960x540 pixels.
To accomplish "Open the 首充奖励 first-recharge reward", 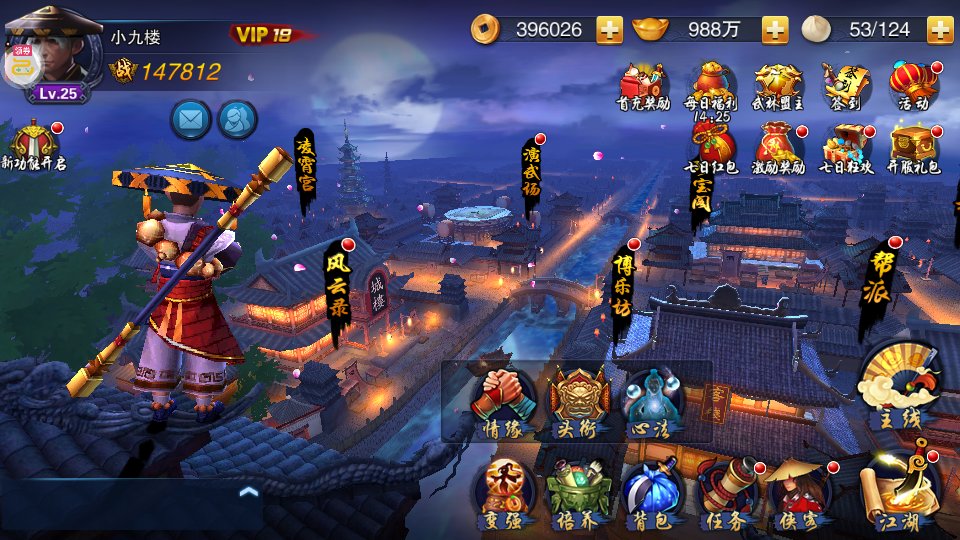I will [643, 85].
